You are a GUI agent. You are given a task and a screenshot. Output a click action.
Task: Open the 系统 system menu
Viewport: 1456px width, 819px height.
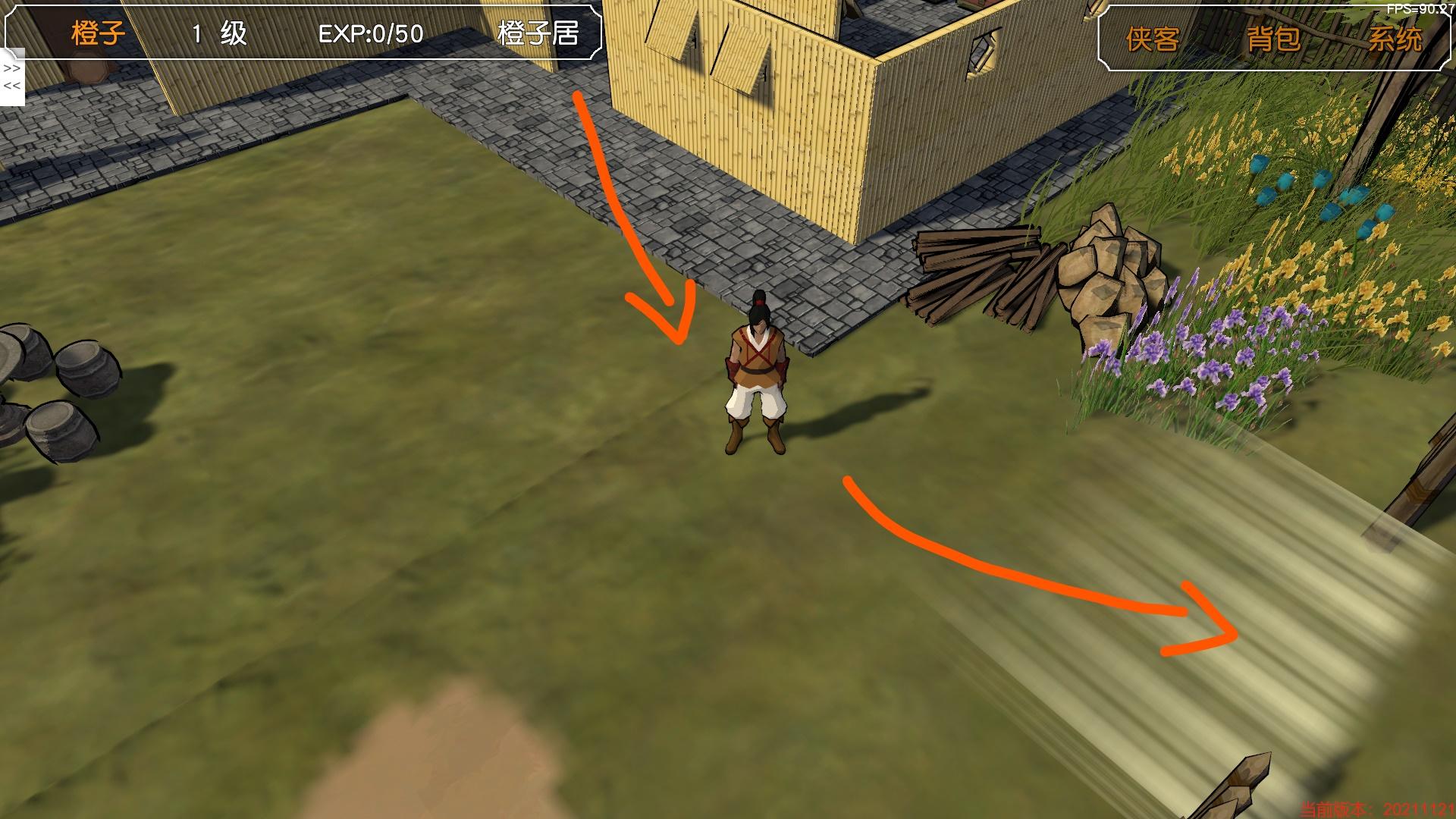(x=1395, y=39)
